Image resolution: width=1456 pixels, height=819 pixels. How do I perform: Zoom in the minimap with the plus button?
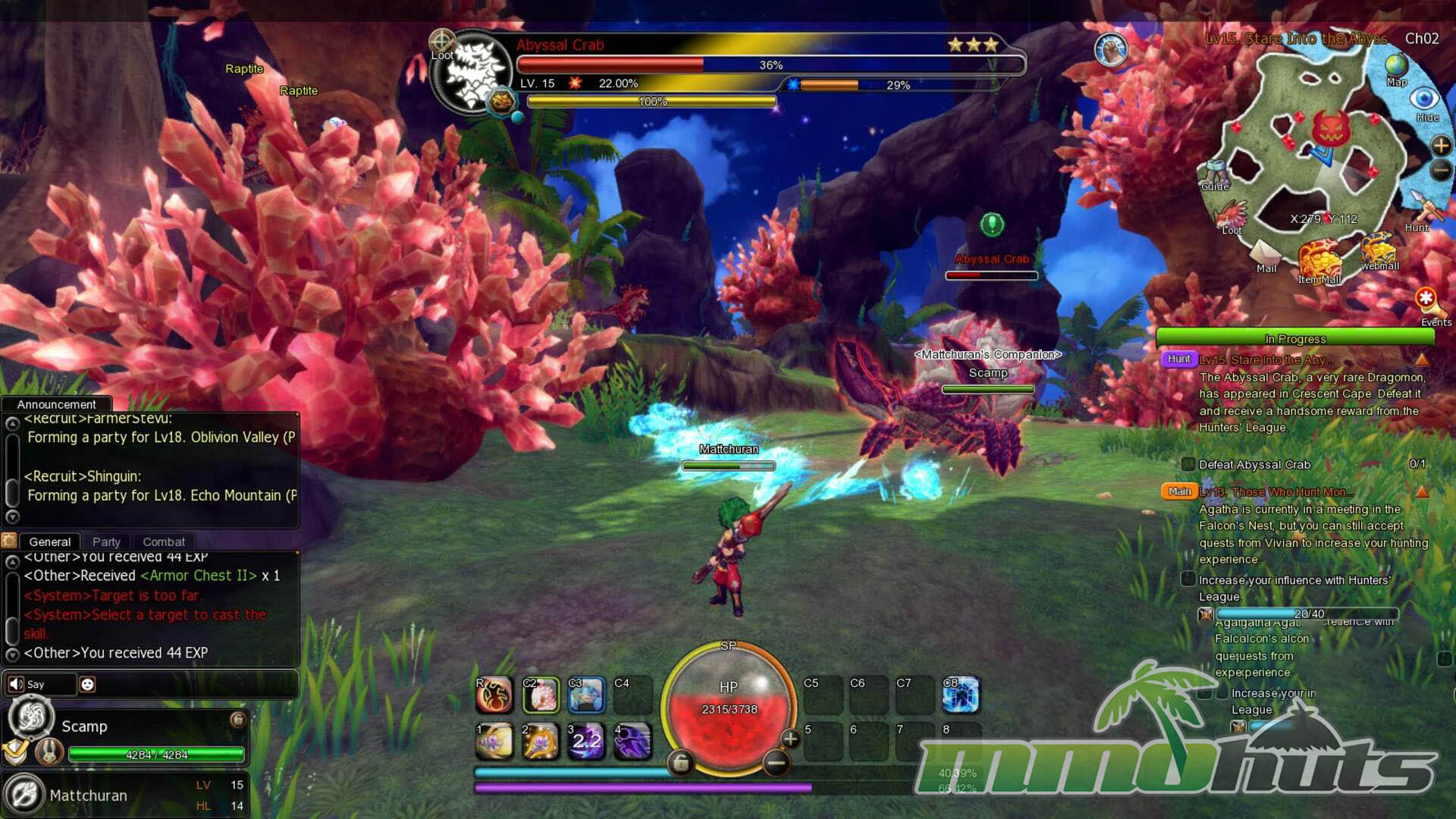[1441, 145]
